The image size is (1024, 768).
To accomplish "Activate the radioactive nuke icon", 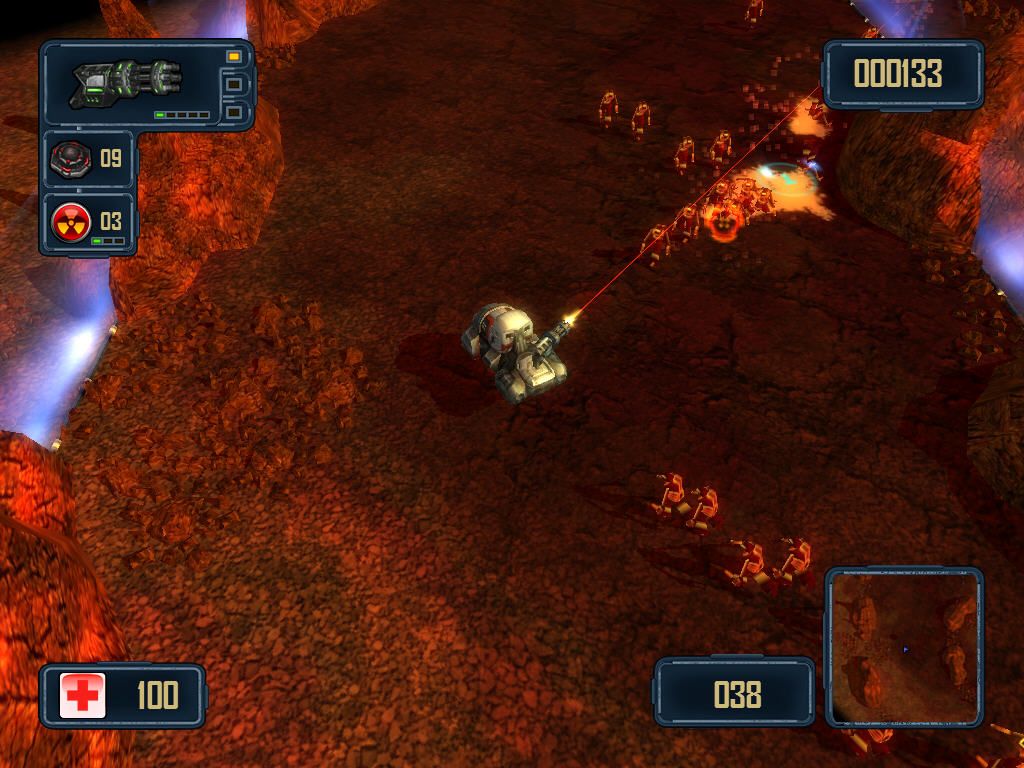I will tap(72, 220).
